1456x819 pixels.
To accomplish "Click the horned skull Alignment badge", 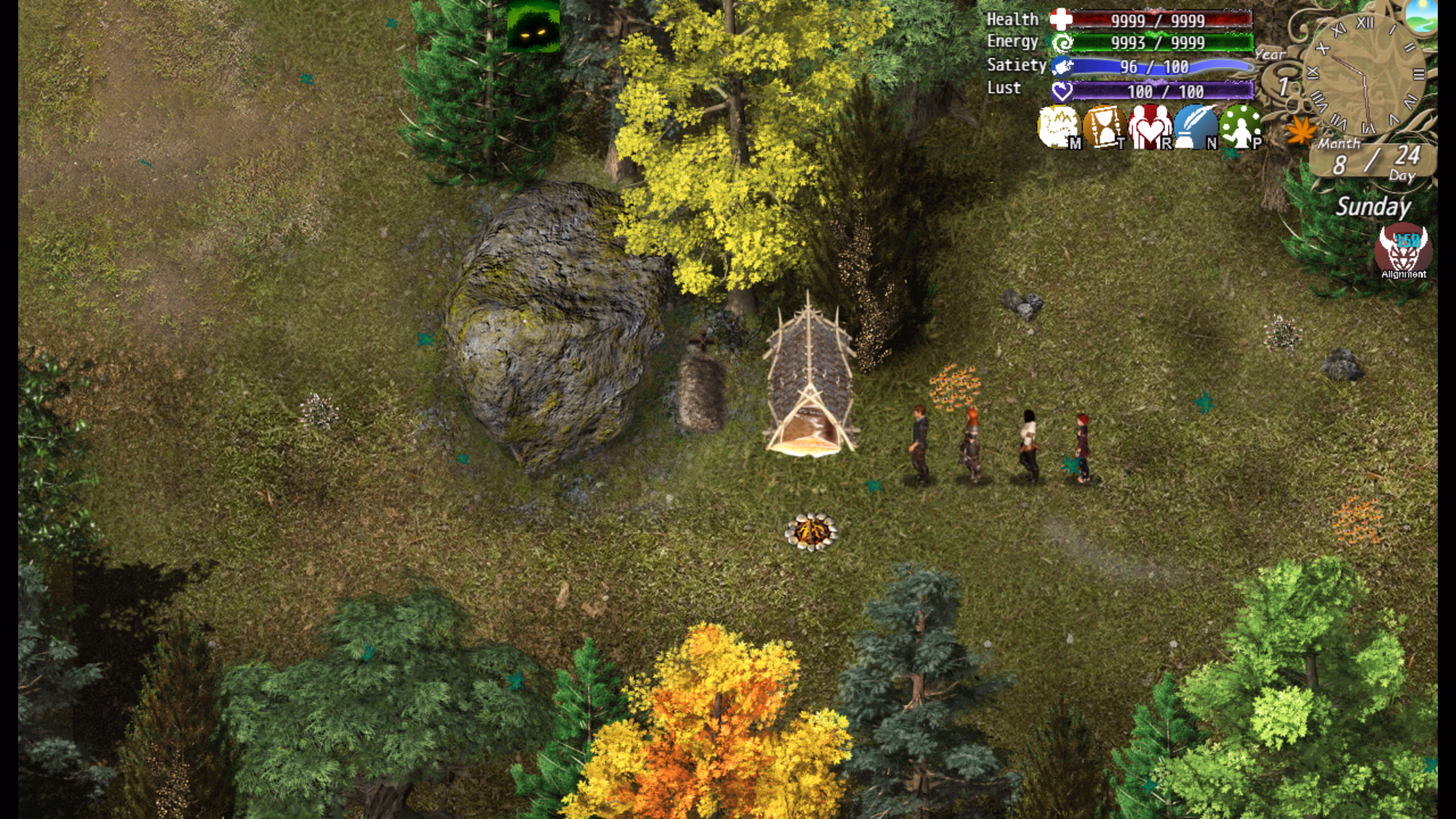I will [1403, 251].
